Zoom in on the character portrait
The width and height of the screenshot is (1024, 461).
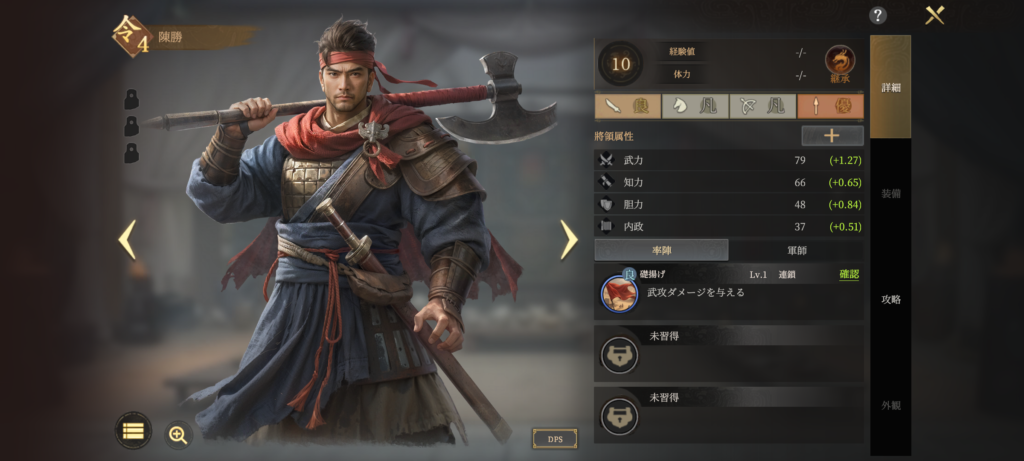pos(178,434)
